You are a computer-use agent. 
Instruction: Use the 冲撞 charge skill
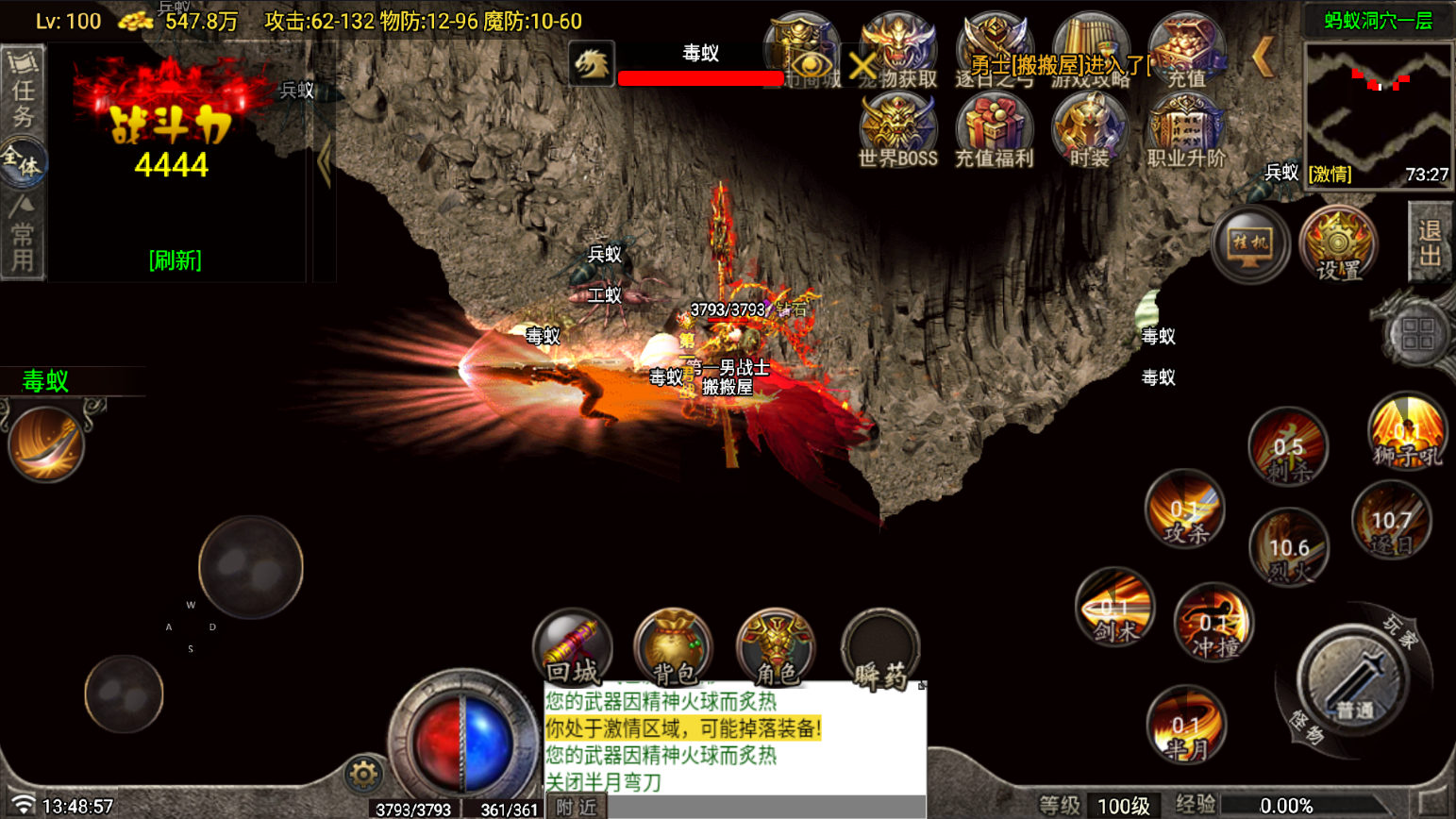coord(1213,623)
